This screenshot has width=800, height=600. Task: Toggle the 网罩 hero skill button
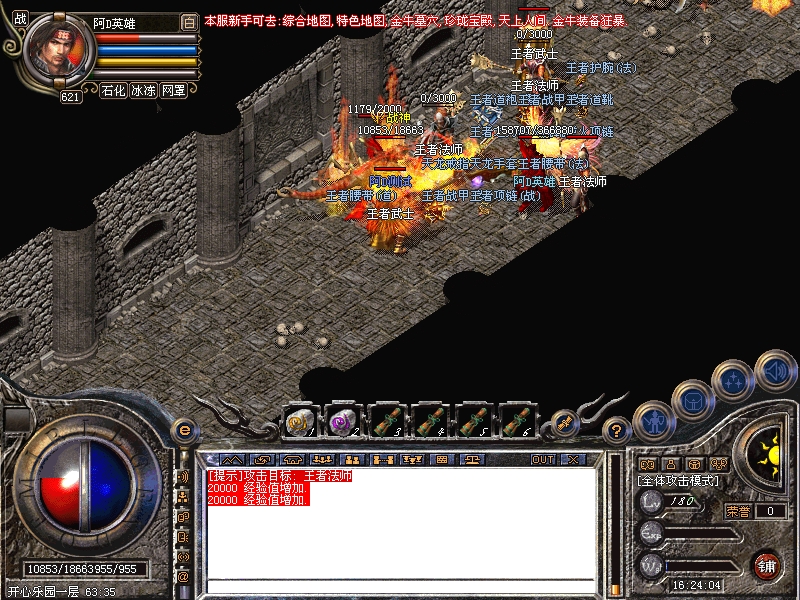[x=173, y=90]
